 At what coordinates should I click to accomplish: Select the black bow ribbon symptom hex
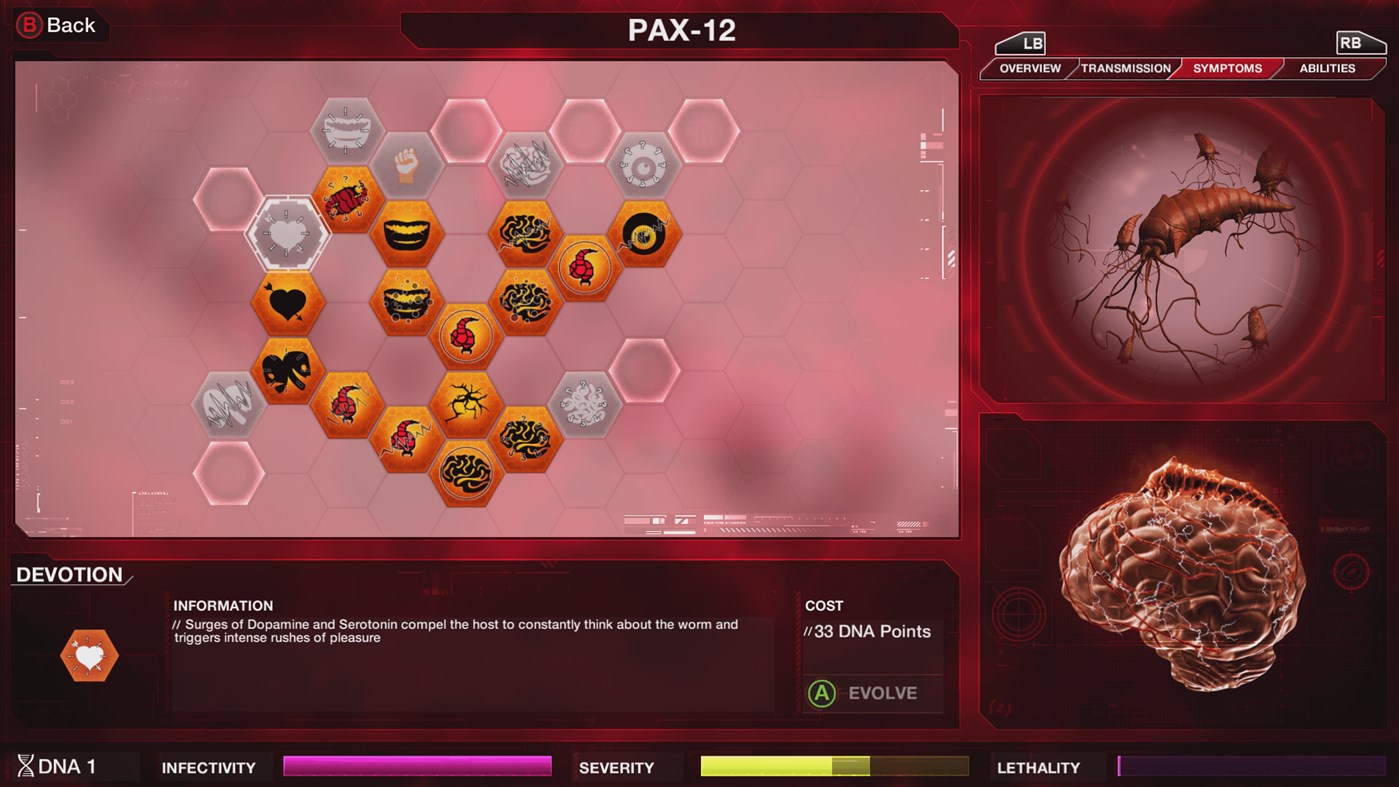286,371
